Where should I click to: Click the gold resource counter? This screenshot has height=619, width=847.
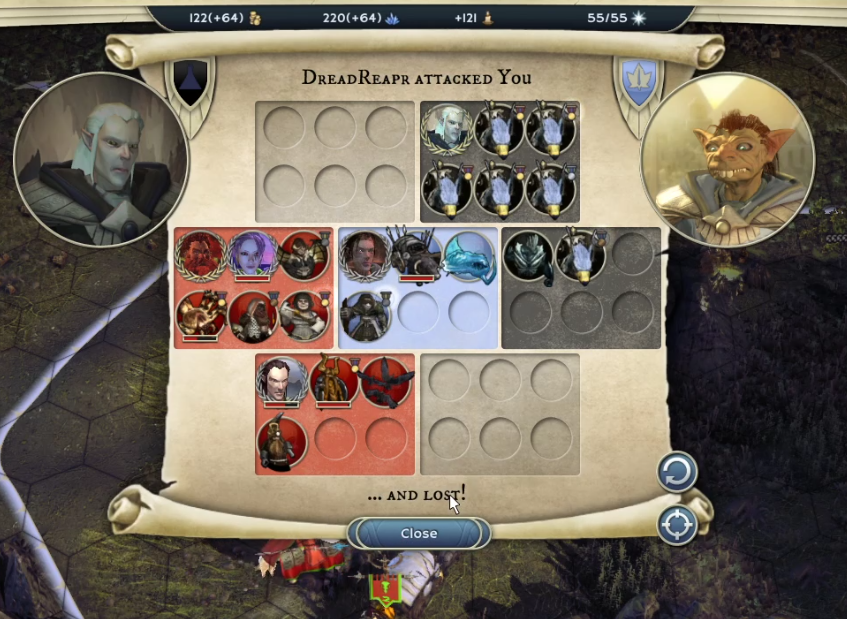[225, 18]
